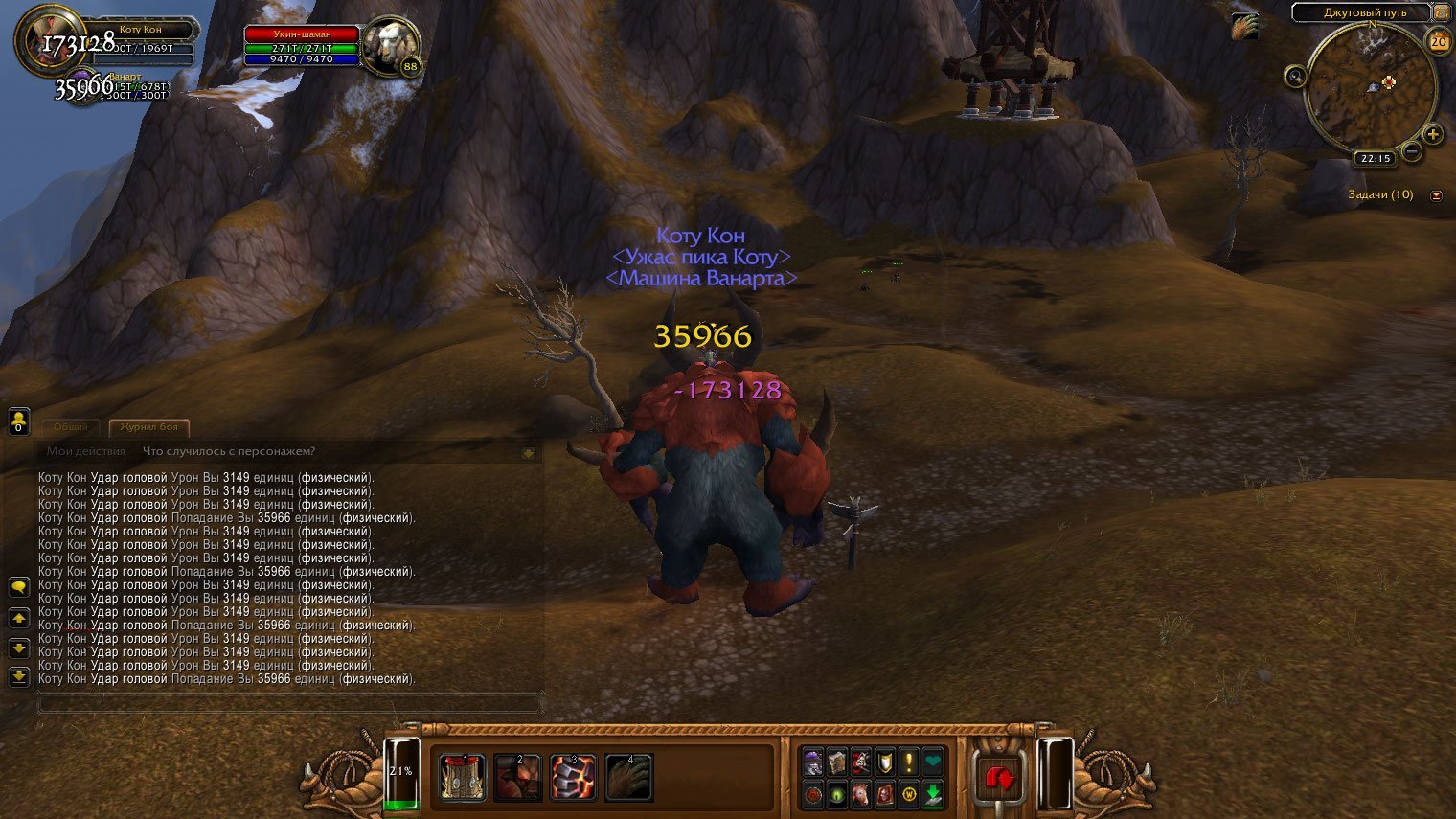
Task: Jump to the bottom of the chat log
Action: pyautogui.click(x=18, y=677)
